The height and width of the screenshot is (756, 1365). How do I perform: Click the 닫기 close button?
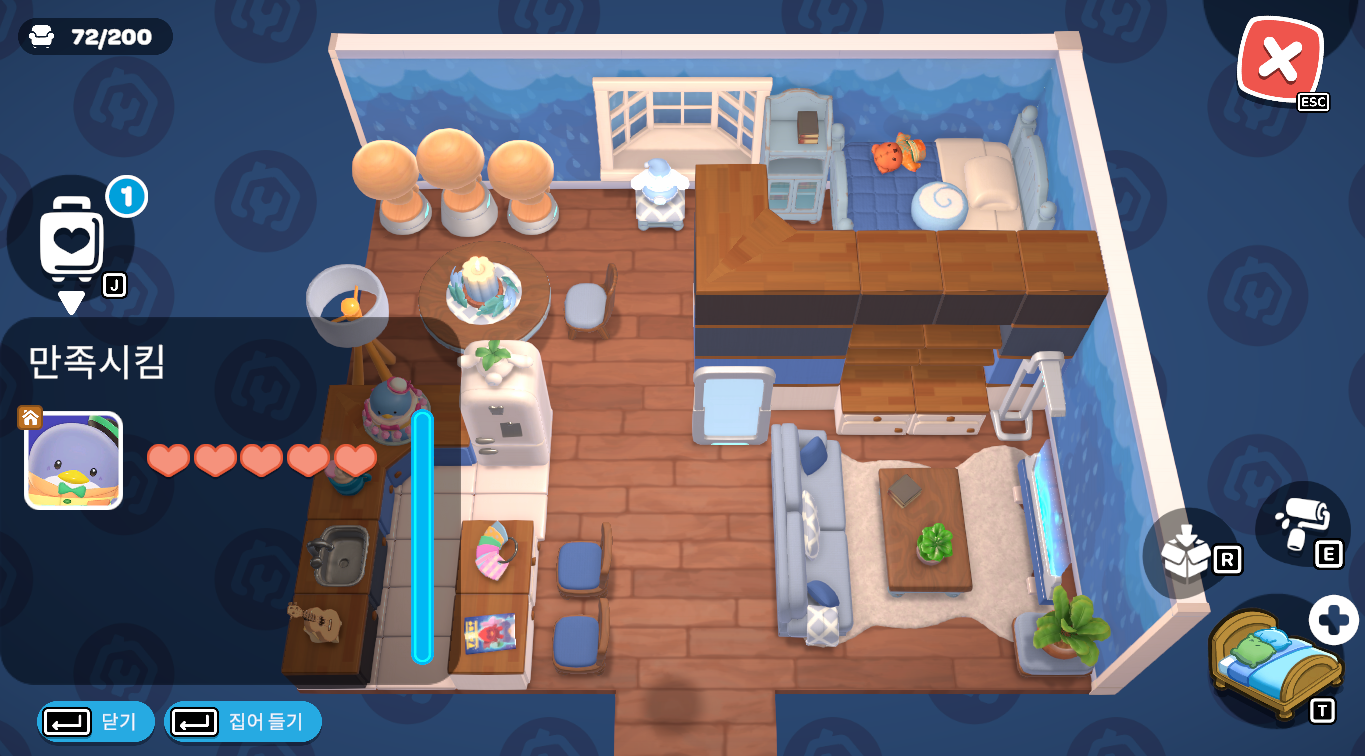[x=96, y=721]
